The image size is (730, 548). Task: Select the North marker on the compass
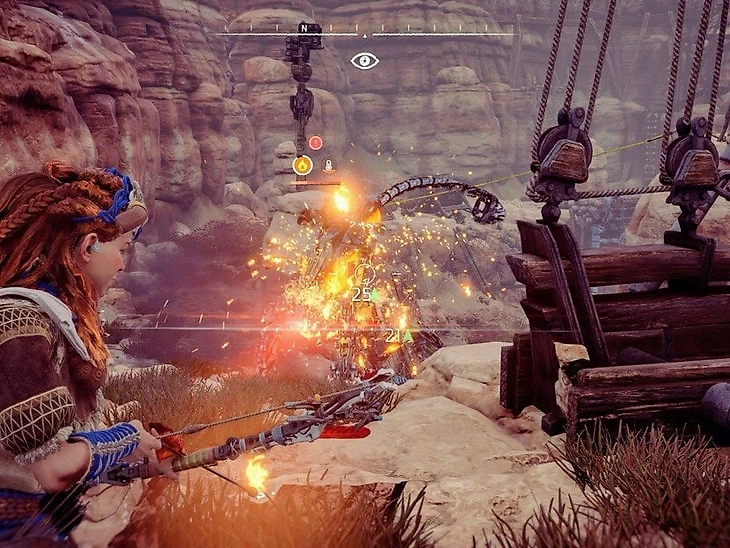(303, 28)
